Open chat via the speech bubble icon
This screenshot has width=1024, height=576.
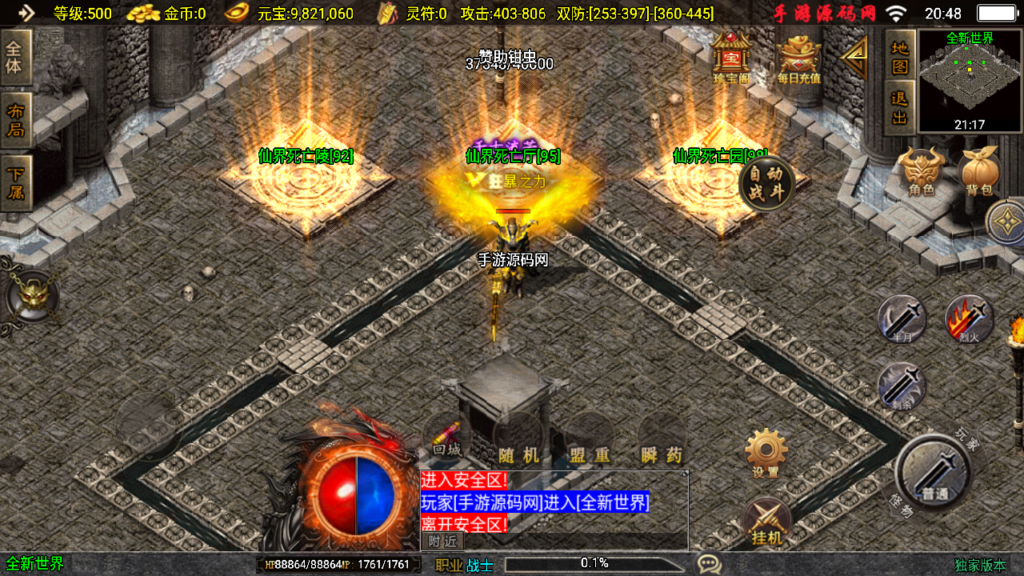click(709, 564)
